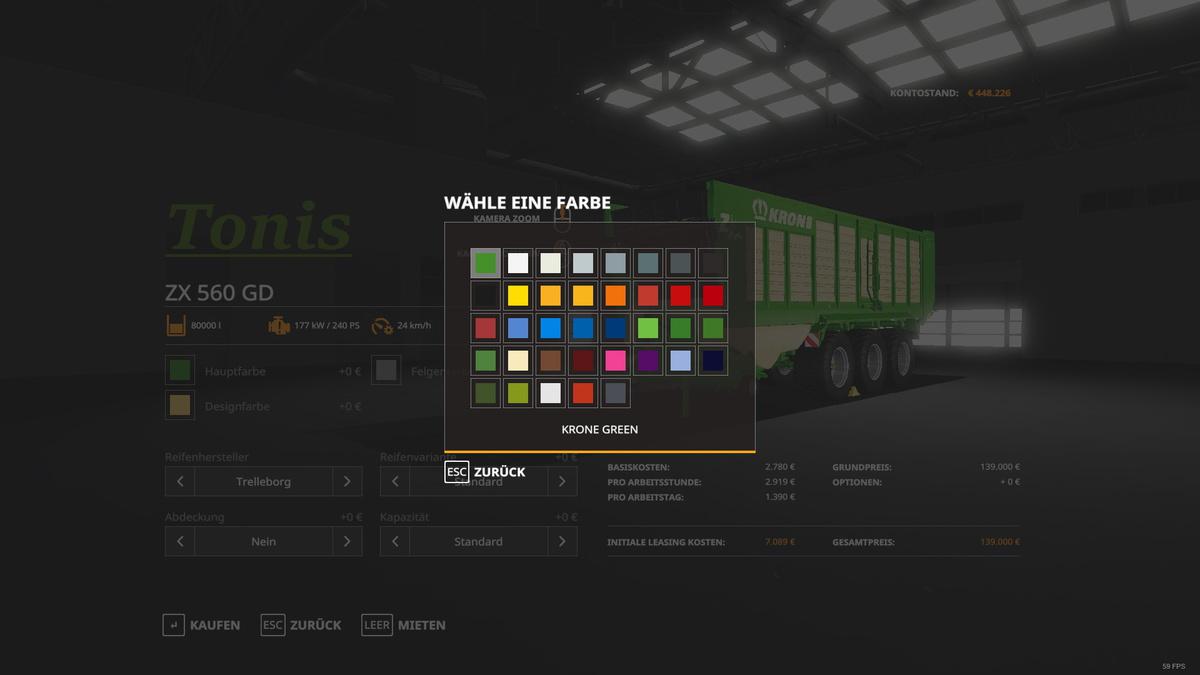
Task: Select the highlighted Krone Green swatch
Action: click(485, 263)
